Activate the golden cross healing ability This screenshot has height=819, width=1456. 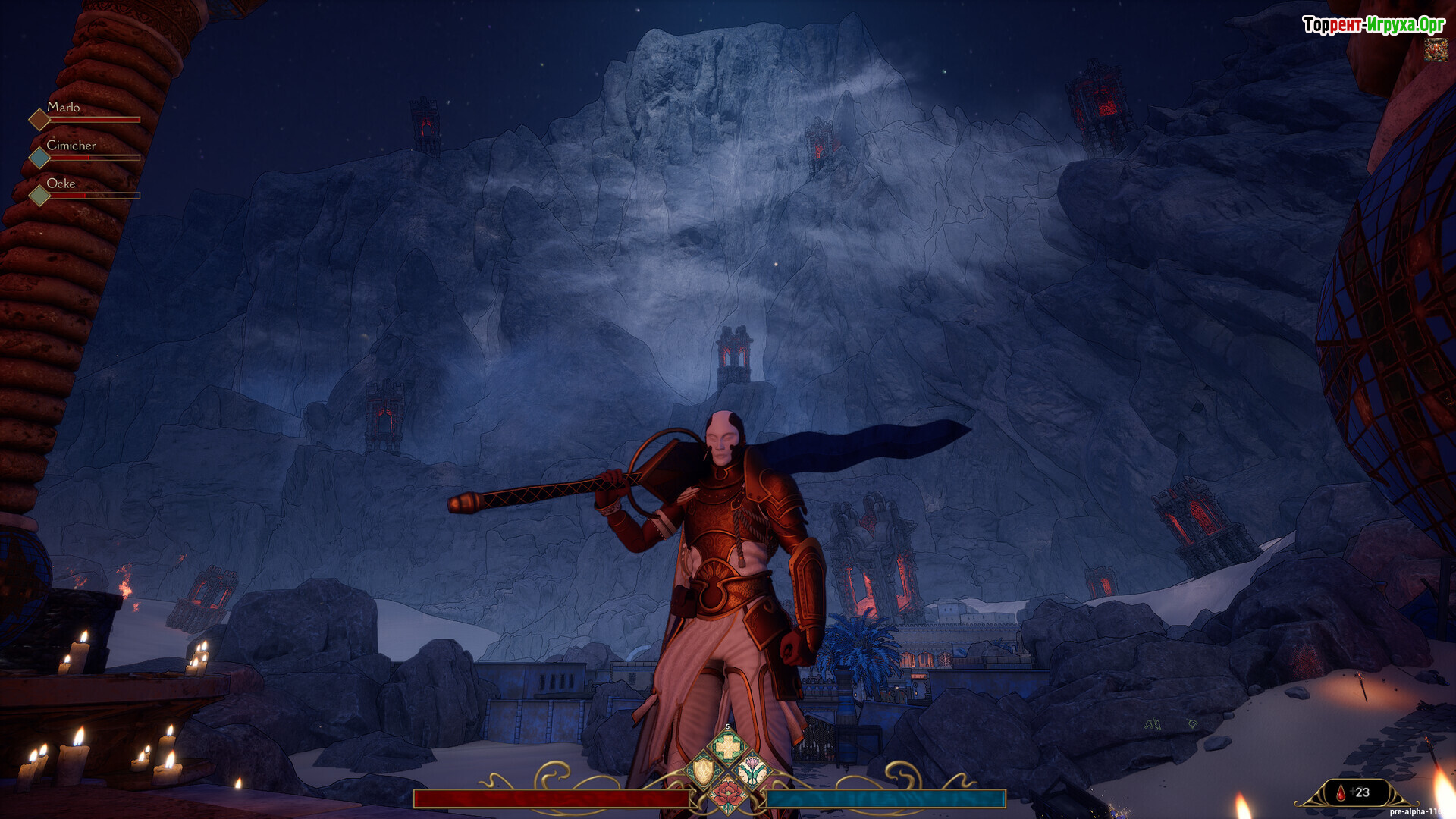727,748
